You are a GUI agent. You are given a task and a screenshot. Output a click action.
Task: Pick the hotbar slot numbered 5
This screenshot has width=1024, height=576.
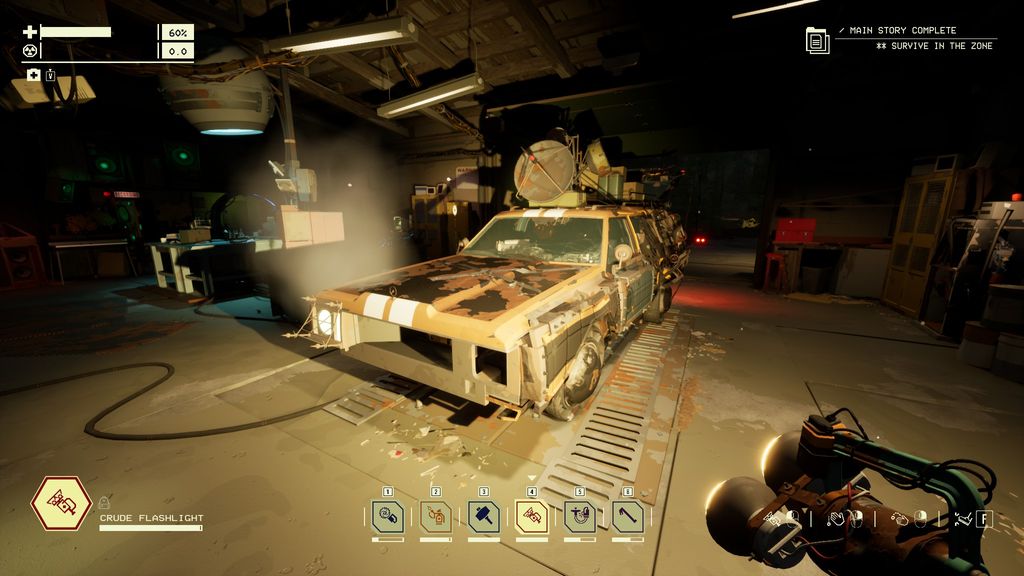(x=580, y=516)
